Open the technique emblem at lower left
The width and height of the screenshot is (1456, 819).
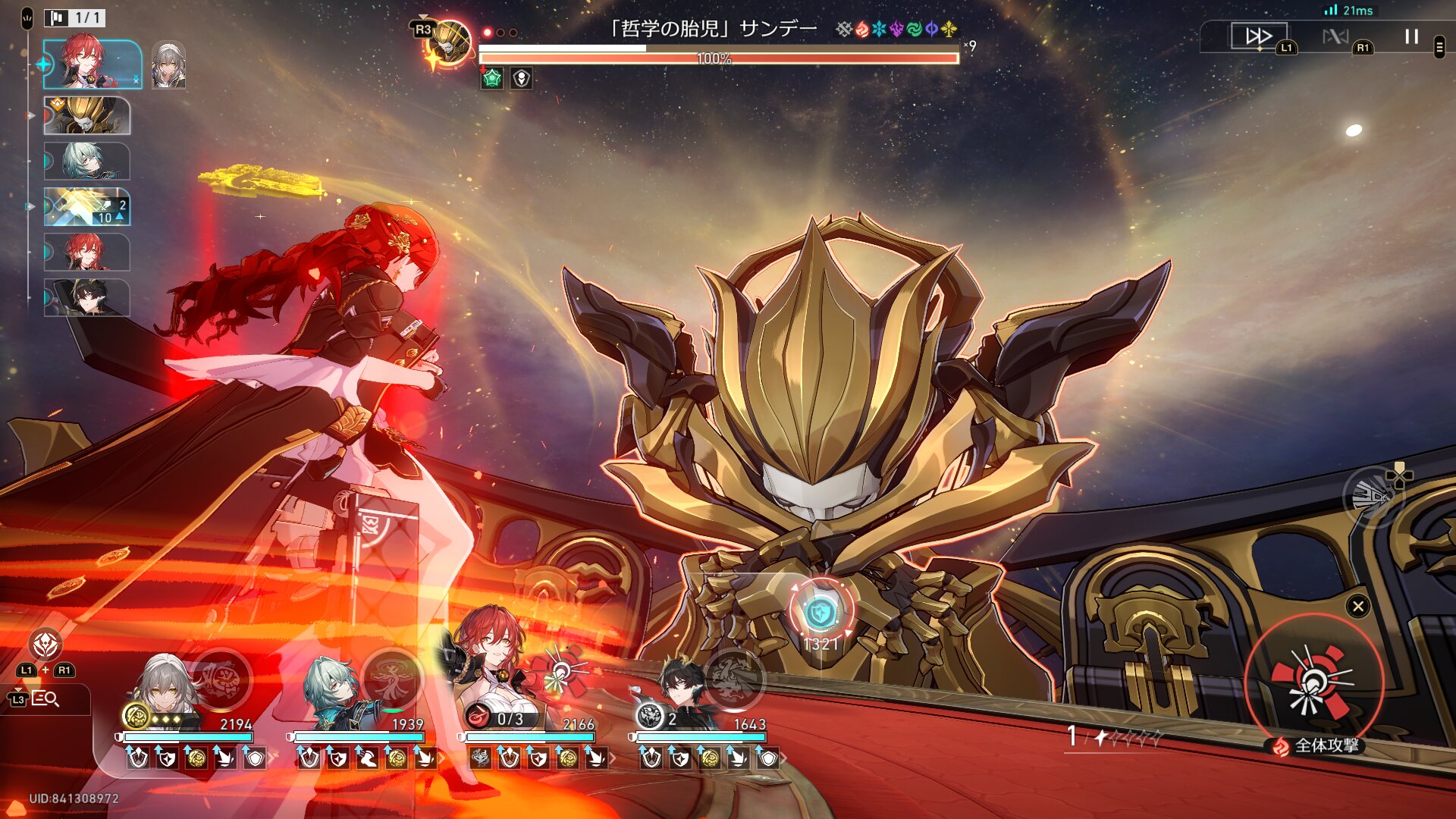45,645
